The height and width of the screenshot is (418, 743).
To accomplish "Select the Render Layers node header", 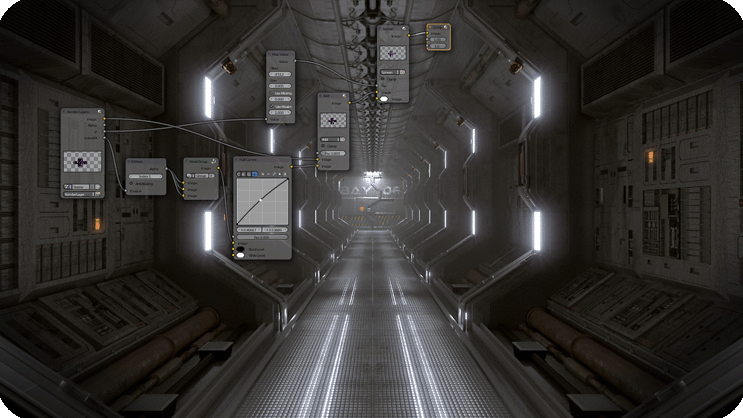I will coord(82,112).
